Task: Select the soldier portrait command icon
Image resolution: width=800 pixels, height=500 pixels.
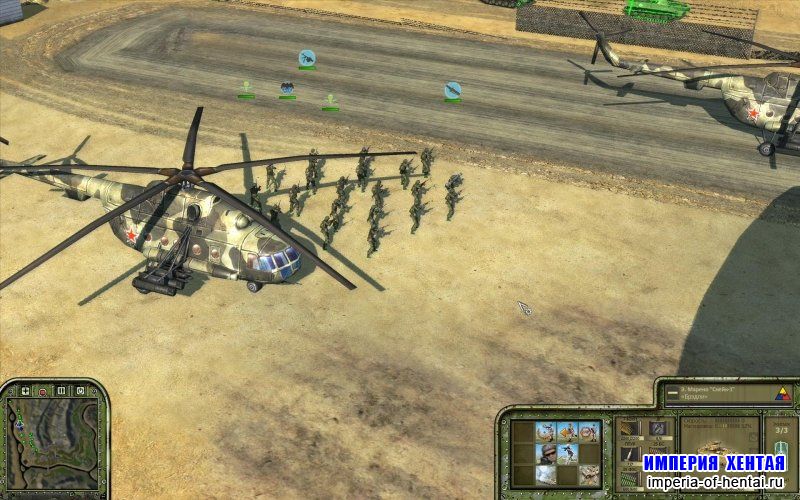Action: 547,453
